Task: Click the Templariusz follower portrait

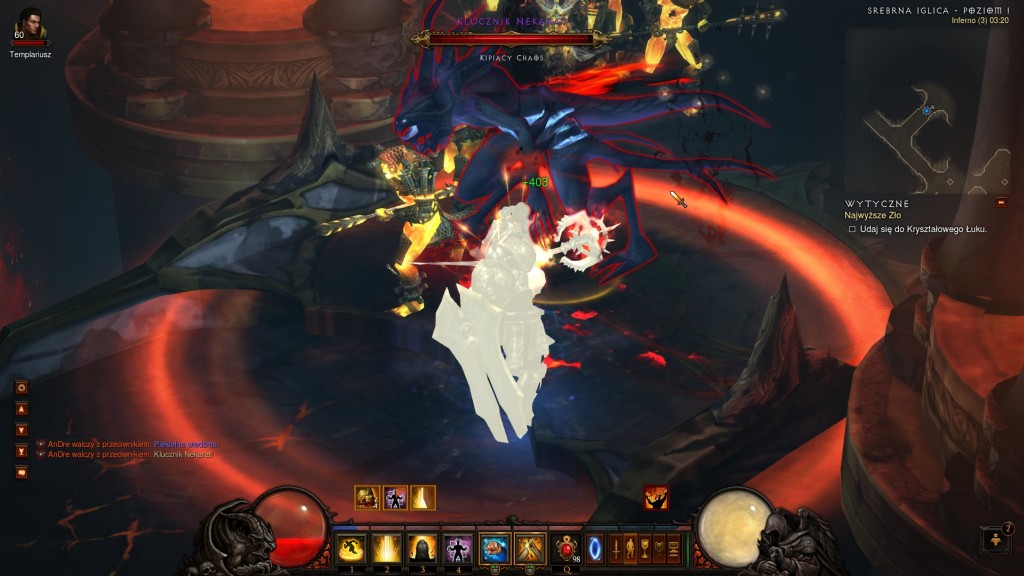Action: [30, 23]
